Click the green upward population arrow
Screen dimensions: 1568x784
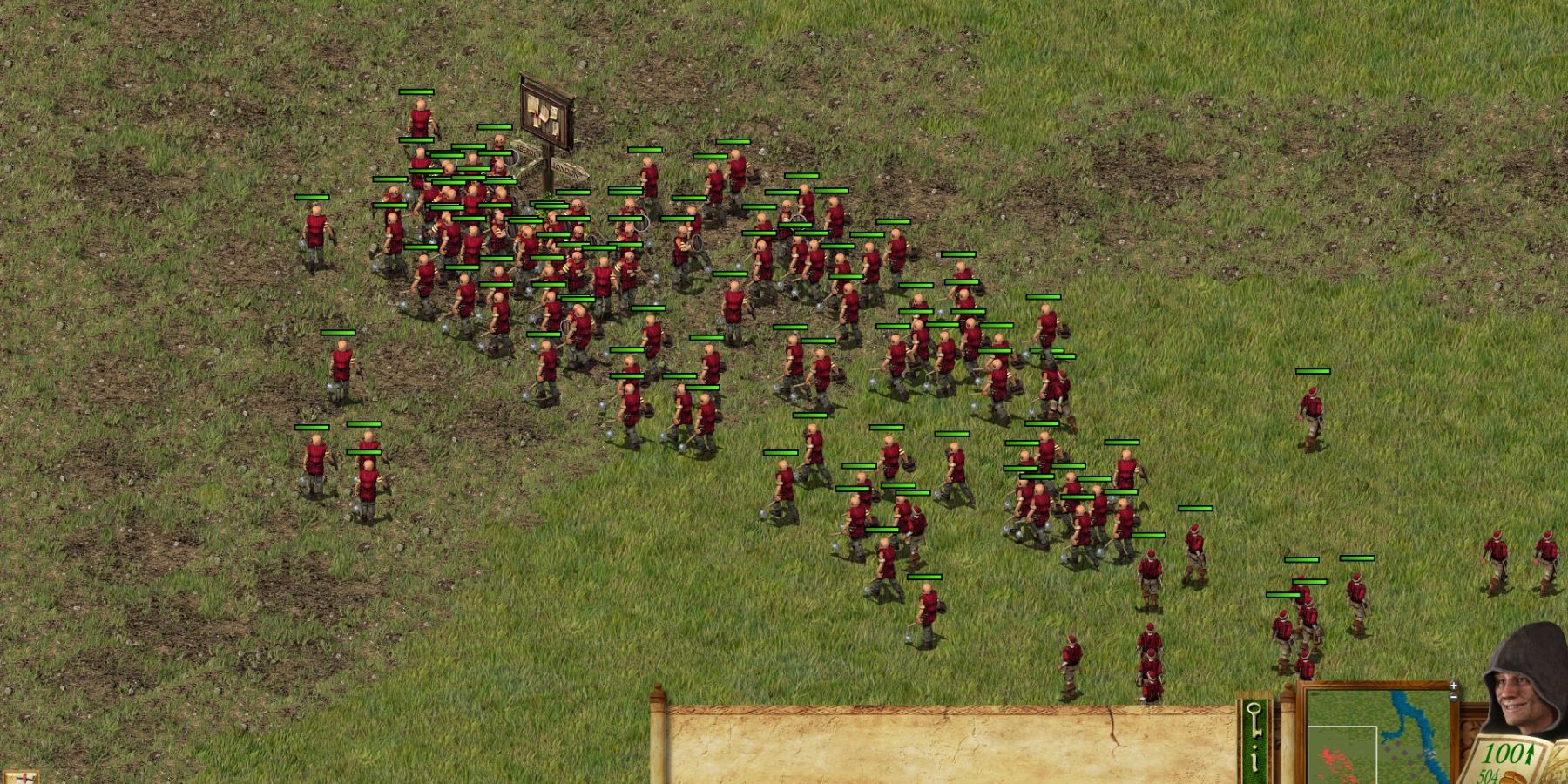(x=1530, y=754)
